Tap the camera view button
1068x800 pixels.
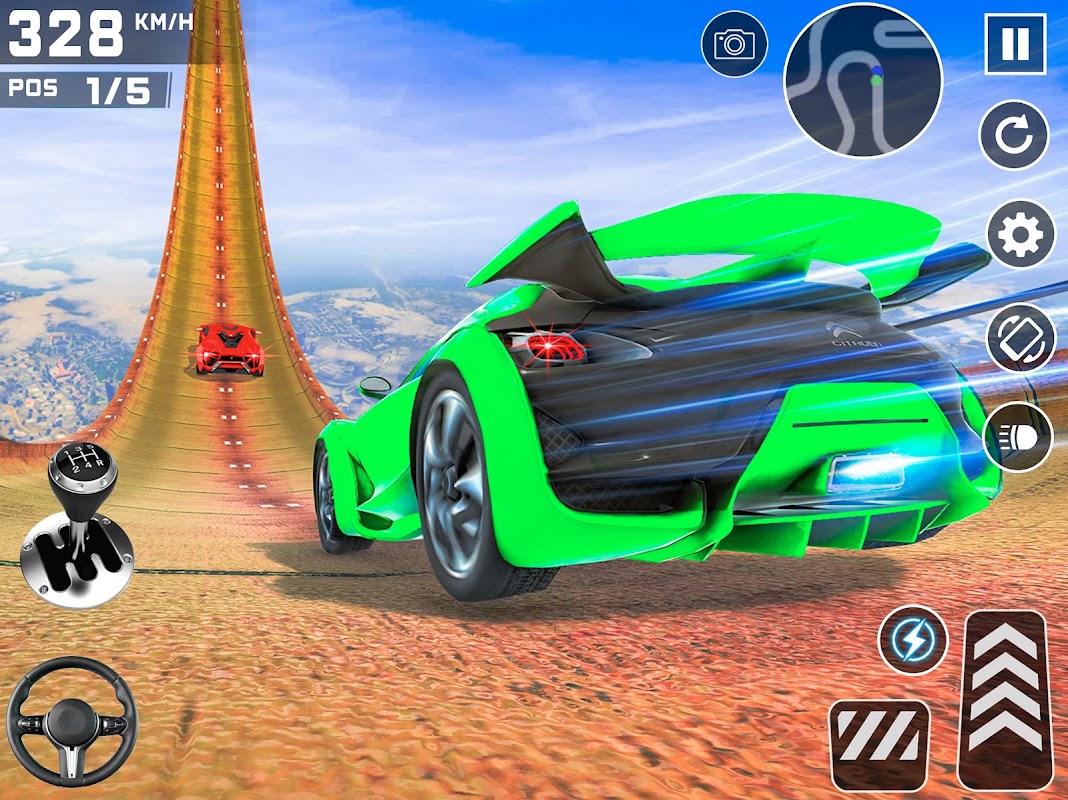734,44
